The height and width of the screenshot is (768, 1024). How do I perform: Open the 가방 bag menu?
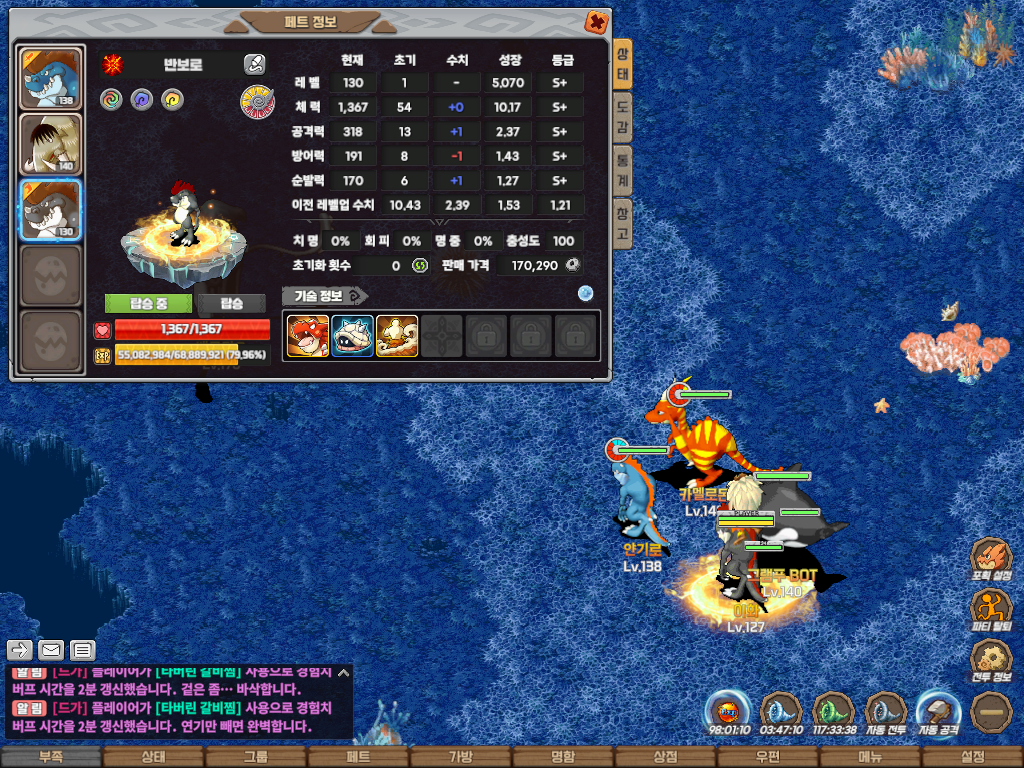pos(460,757)
